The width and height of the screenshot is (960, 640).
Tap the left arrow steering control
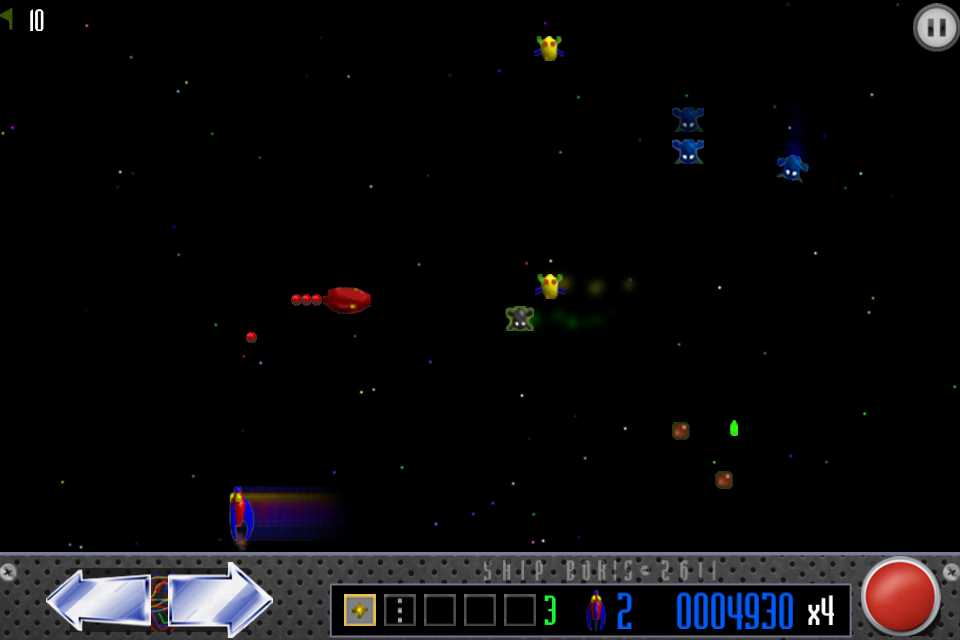click(x=98, y=600)
